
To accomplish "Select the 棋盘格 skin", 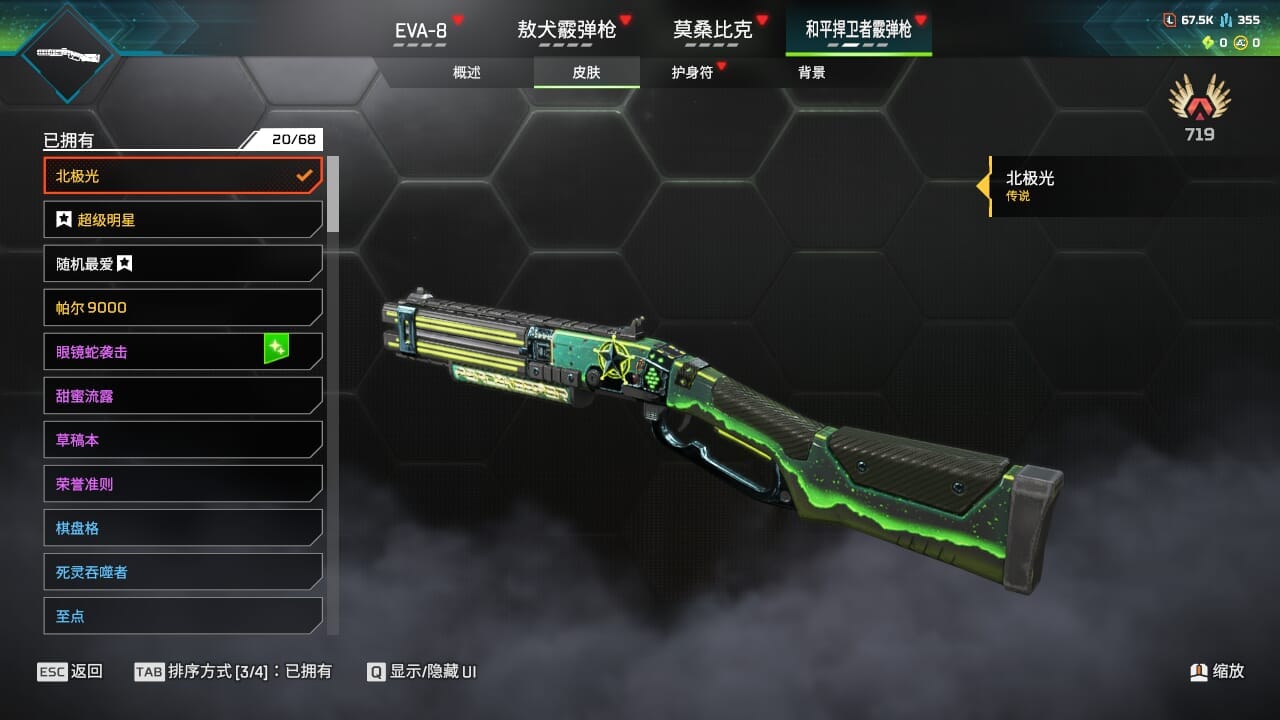I will 183,528.
